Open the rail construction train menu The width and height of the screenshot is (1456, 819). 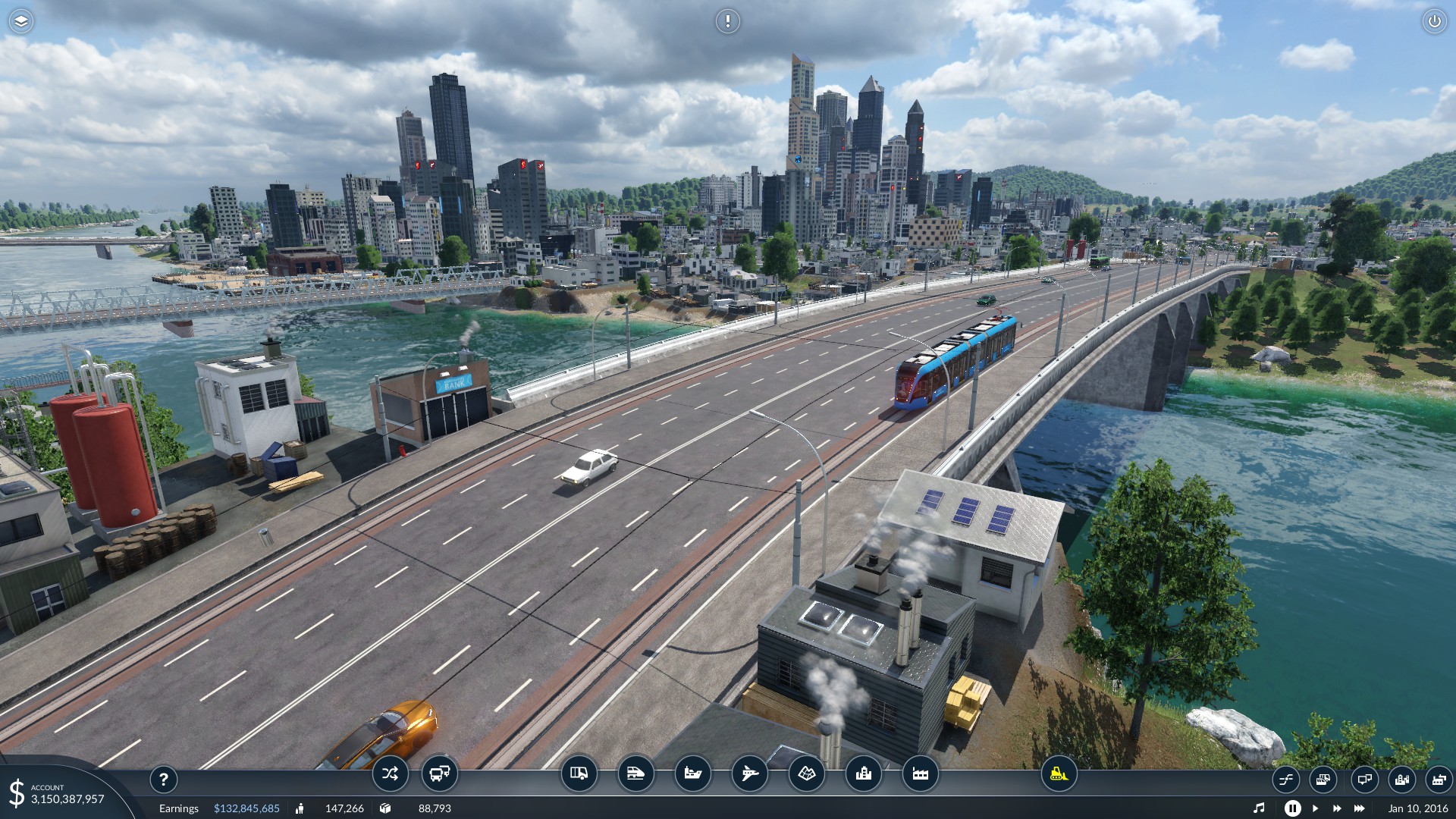[x=635, y=773]
